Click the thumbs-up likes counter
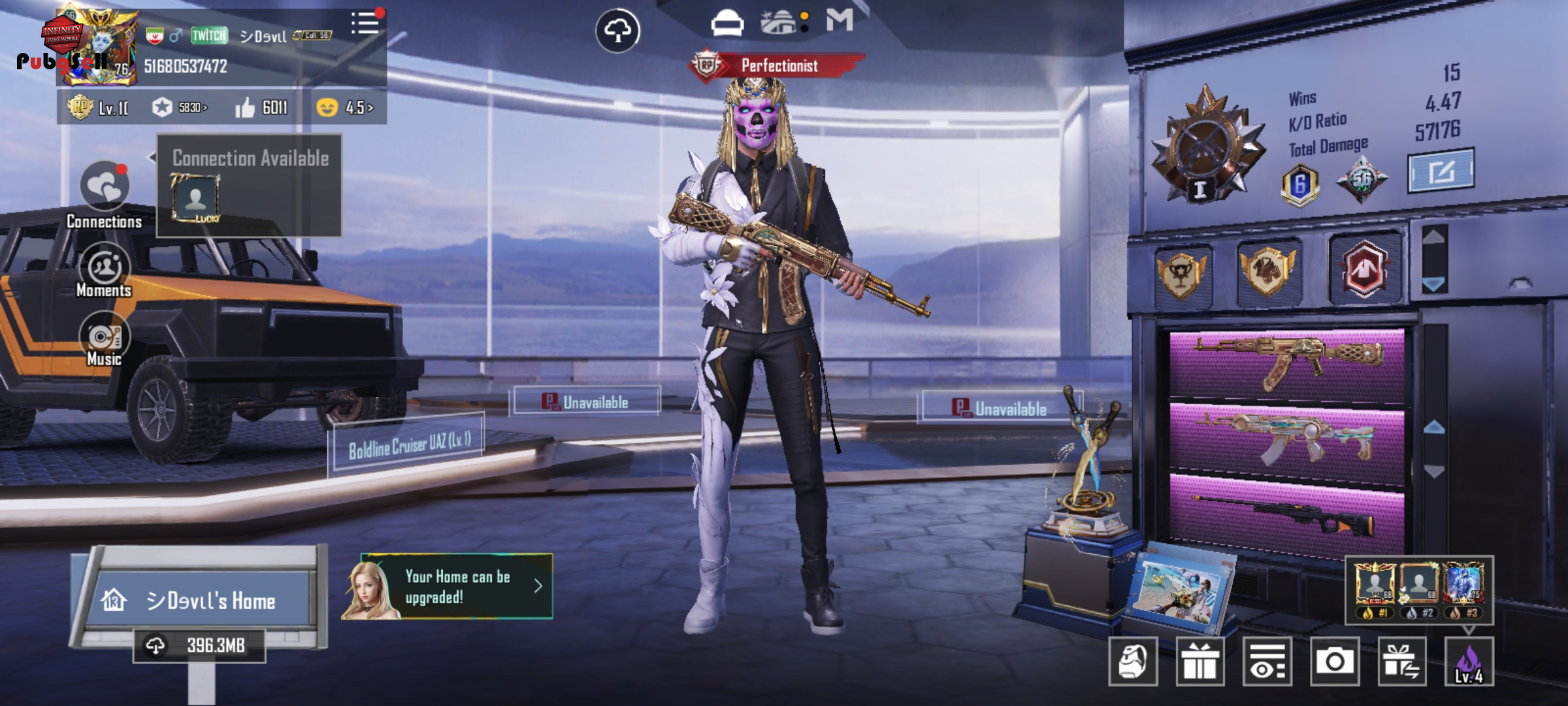Image resolution: width=1568 pixels, height=706 pixels. 261,107
